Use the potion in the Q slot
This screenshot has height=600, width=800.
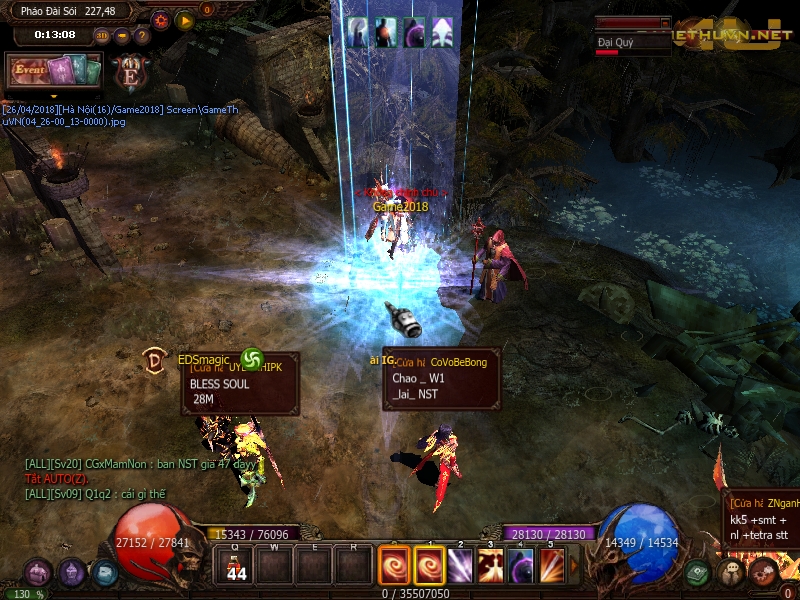[x=235, y=566]
